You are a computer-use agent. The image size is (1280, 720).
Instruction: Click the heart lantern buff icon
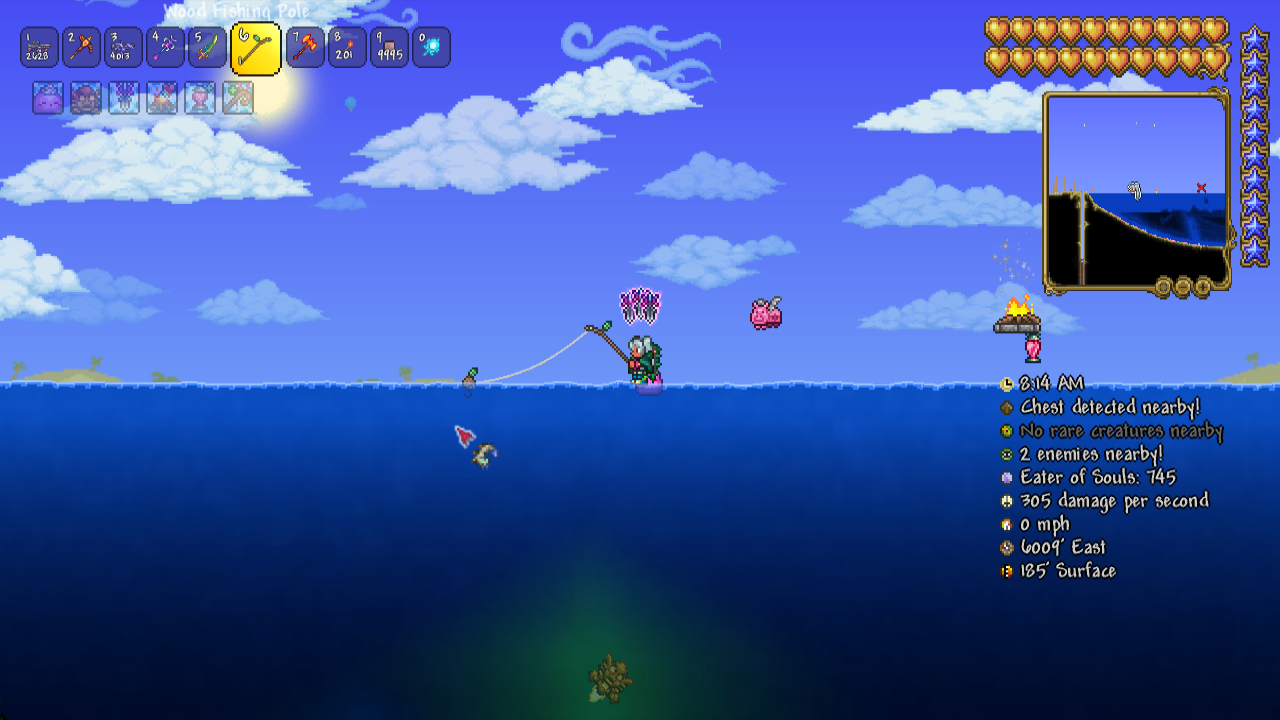200,98
